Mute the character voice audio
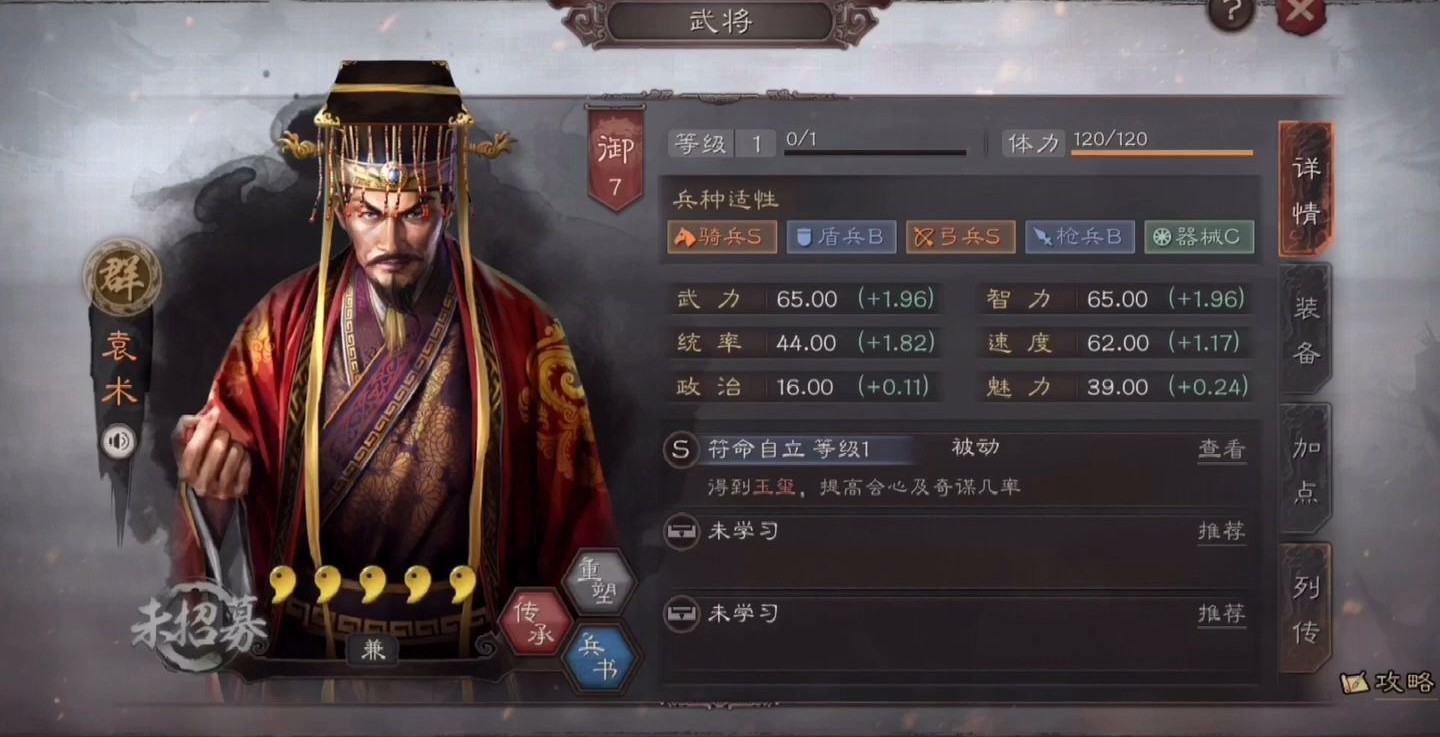The height and width of the screenshot is (737, 1440). 120,440
